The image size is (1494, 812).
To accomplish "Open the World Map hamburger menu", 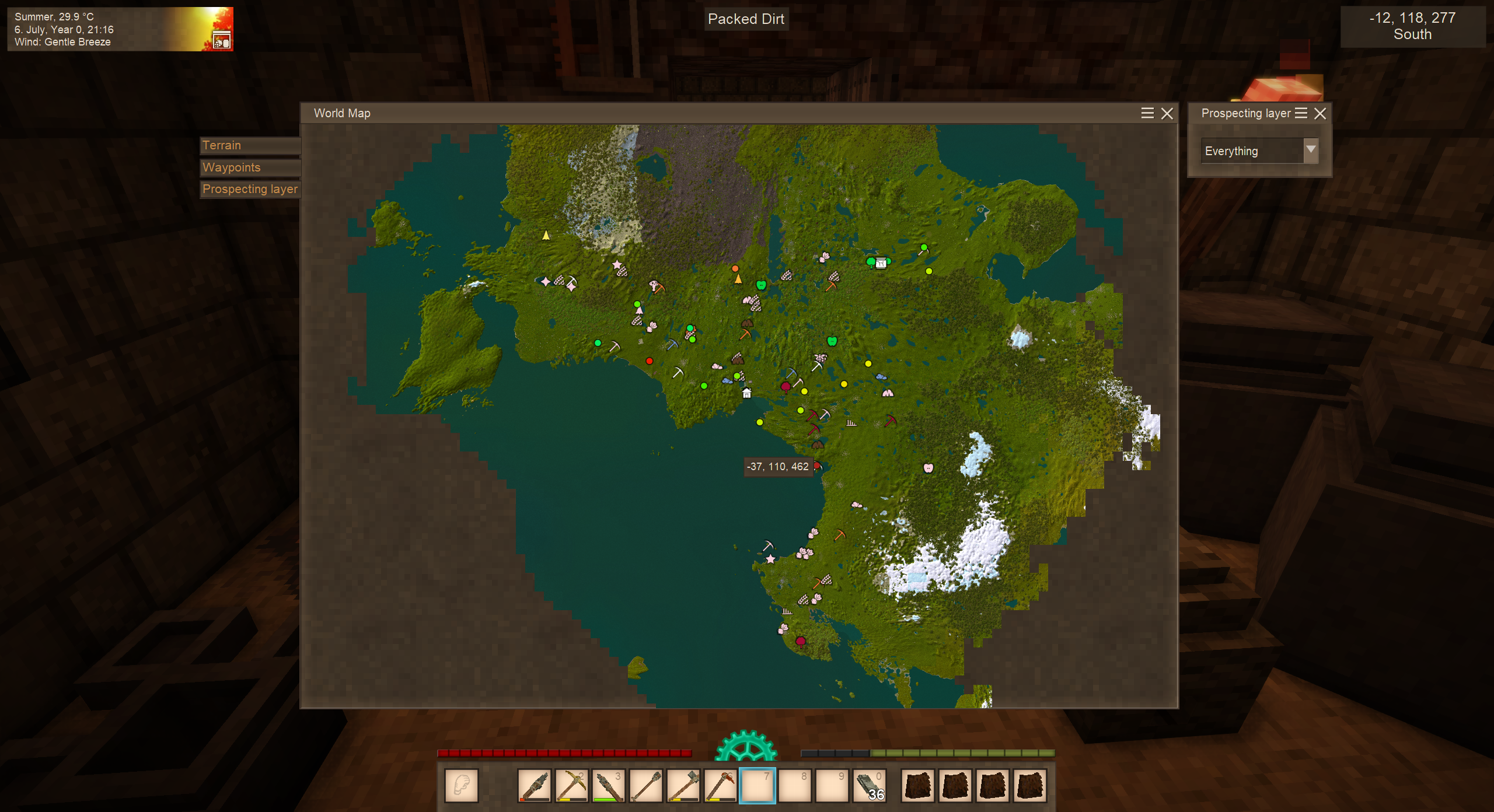I will (x=1147, y=114).
